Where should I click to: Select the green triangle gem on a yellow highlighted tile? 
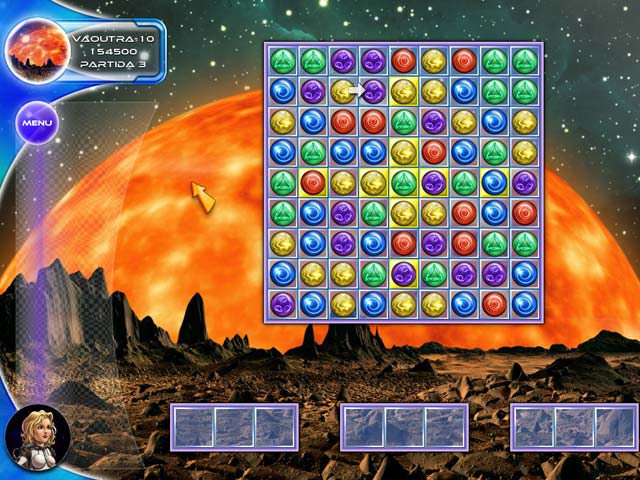[404, 182]
